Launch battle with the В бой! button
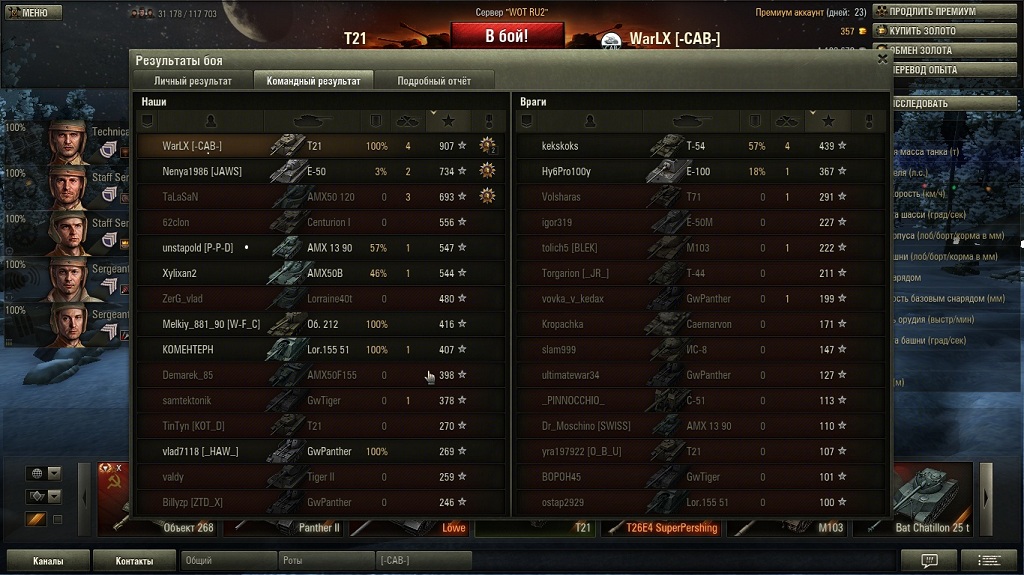Viewport: 1024px width, 575px height. pyautogui.click(x=507, y=36)
